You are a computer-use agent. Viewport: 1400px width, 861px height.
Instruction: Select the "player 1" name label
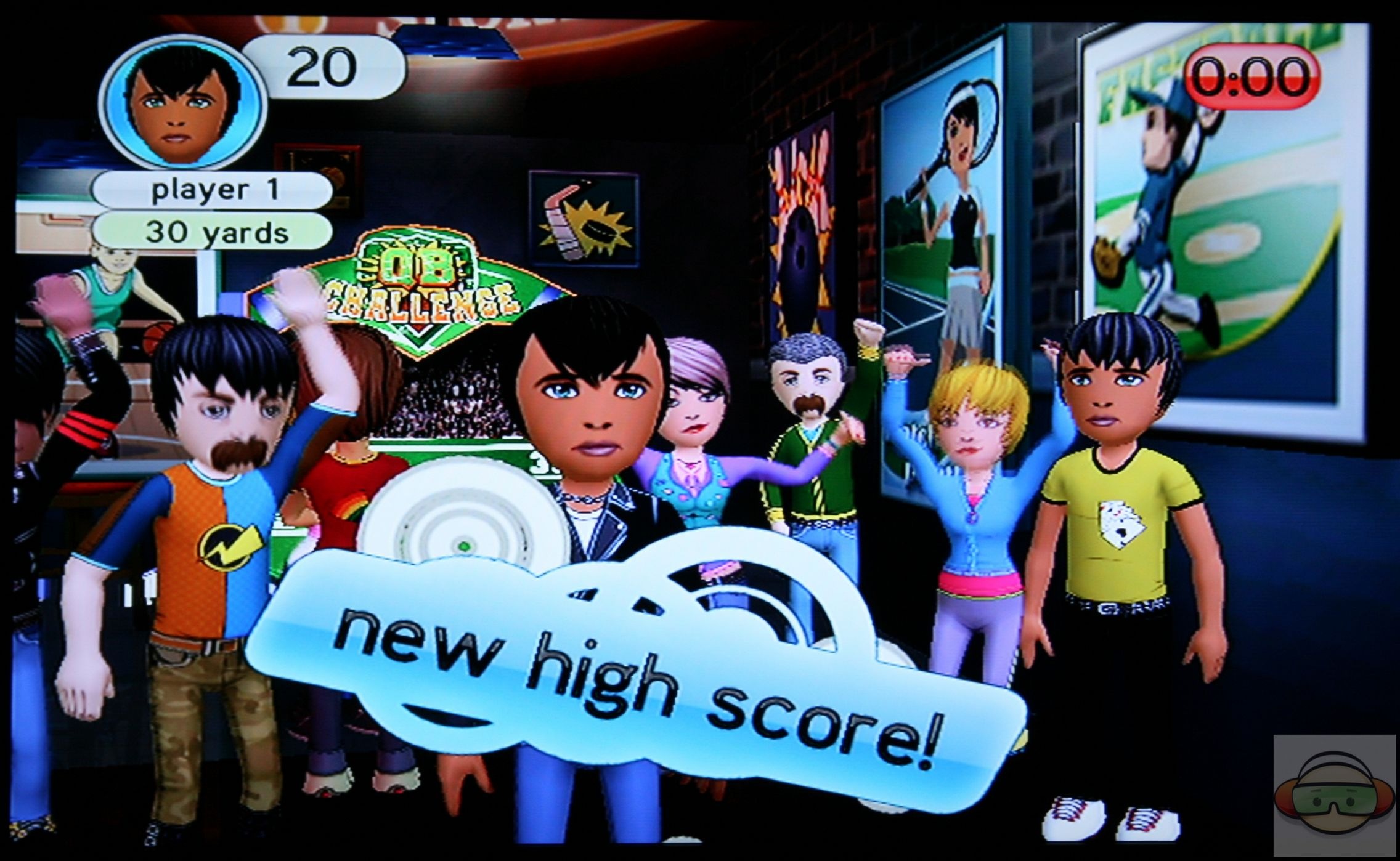click(213, 190)
